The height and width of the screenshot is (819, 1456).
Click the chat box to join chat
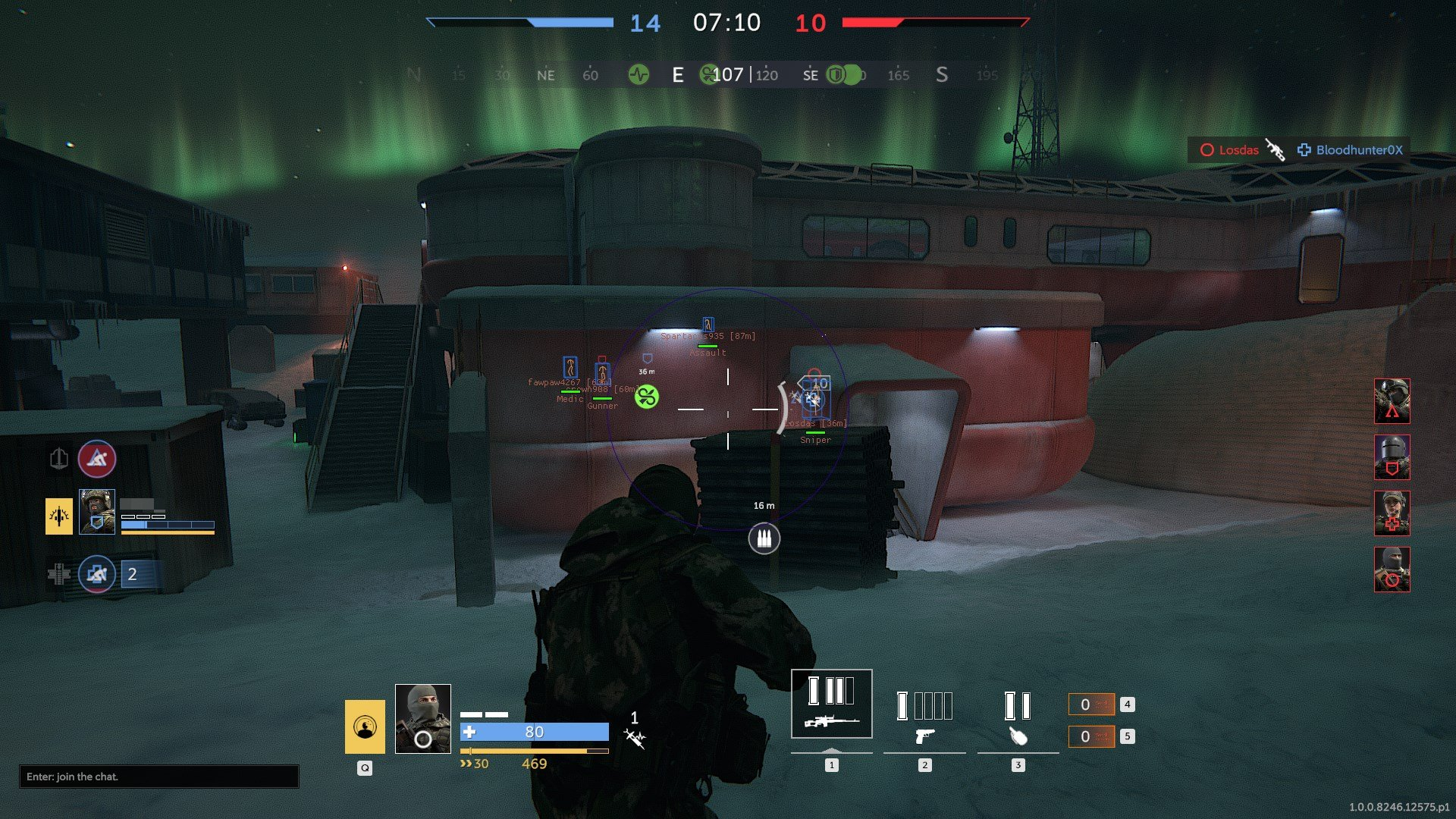point(158,777)
